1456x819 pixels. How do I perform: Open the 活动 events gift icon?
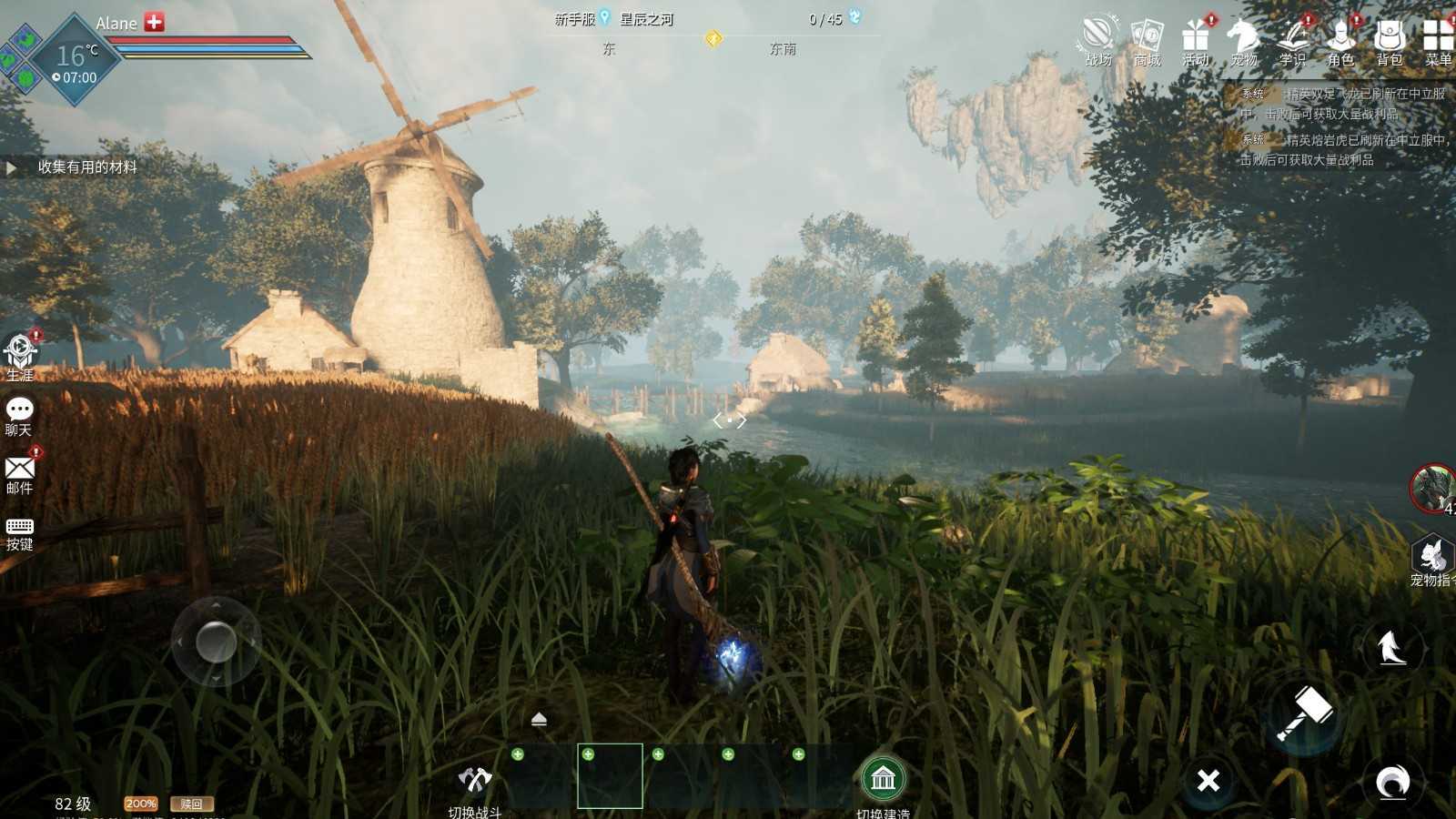(x=1196, y=40)
